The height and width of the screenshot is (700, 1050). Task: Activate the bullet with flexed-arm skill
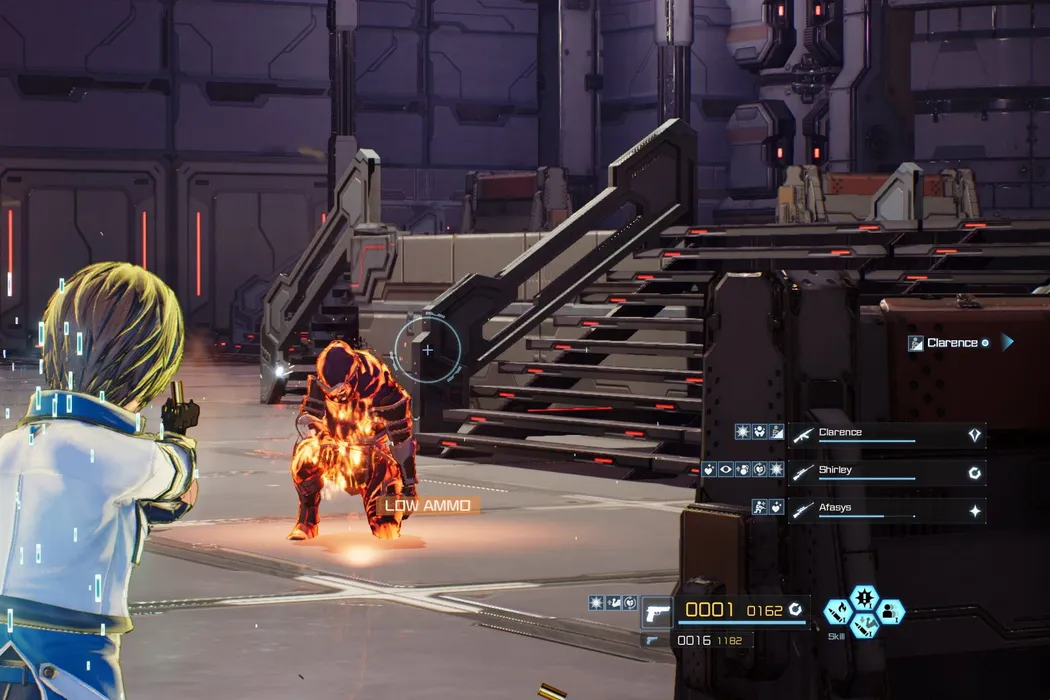pyautogui.click(x=864, y=626)
